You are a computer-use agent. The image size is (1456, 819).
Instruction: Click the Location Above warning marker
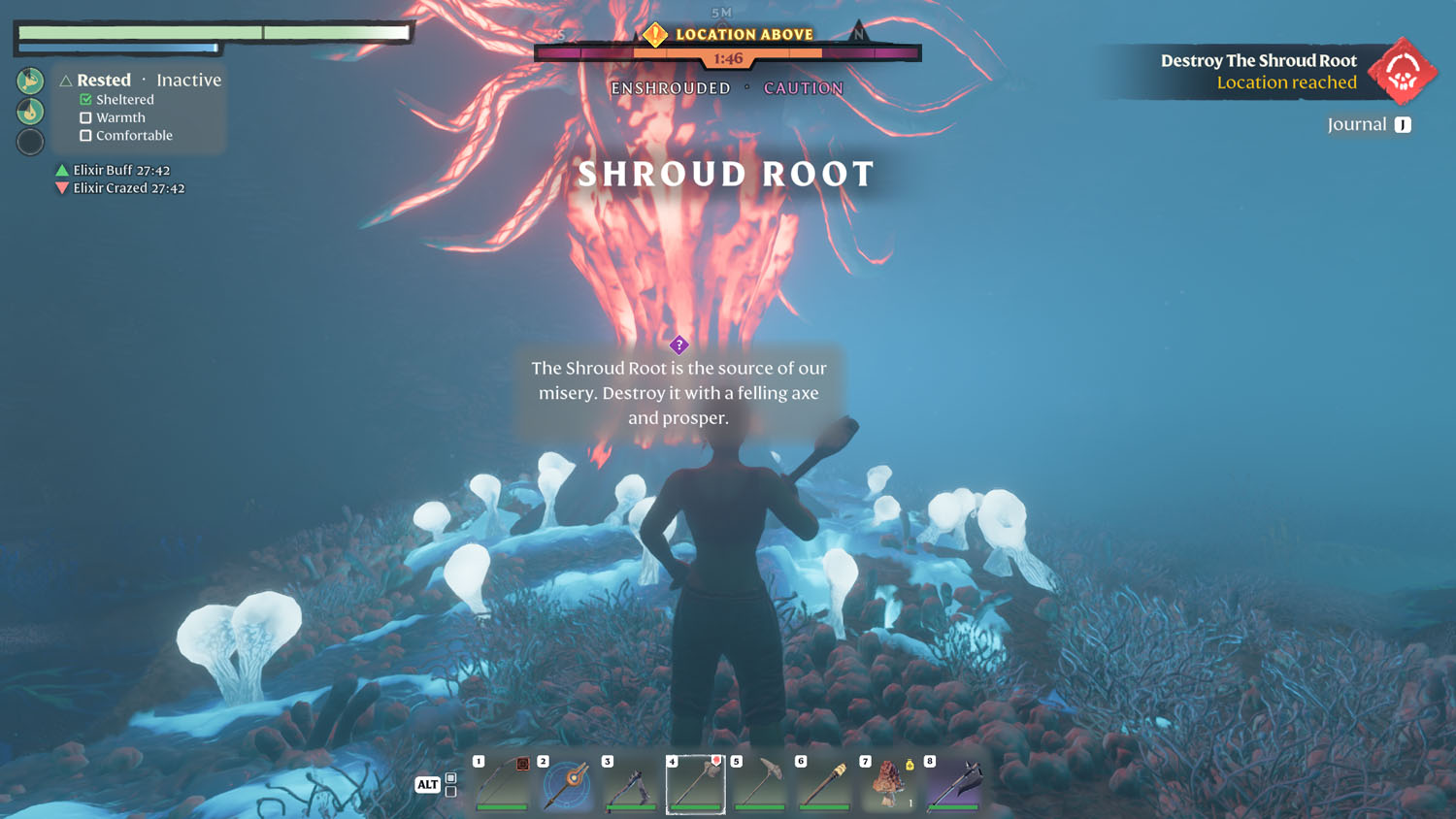point(656,33)
